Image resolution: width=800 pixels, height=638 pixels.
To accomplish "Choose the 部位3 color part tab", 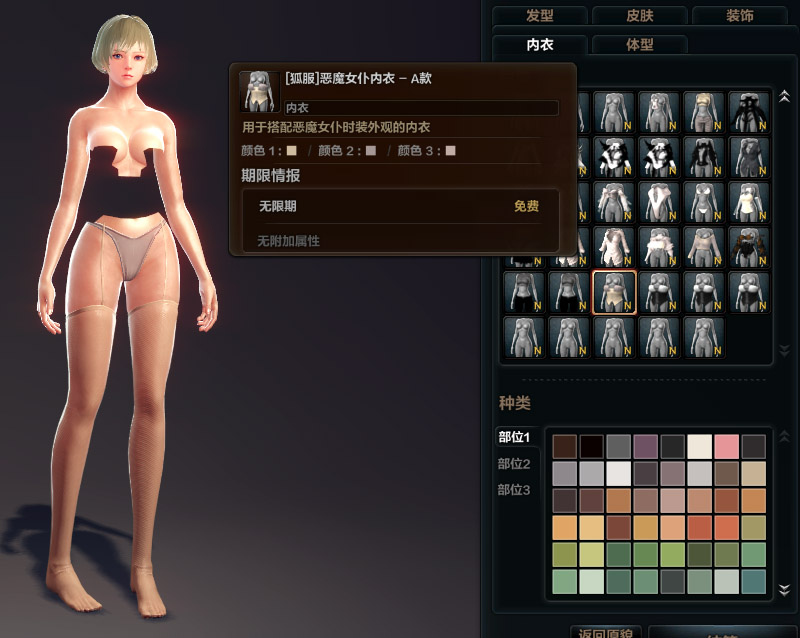I will pyautogui.click(x=514, y=489).
